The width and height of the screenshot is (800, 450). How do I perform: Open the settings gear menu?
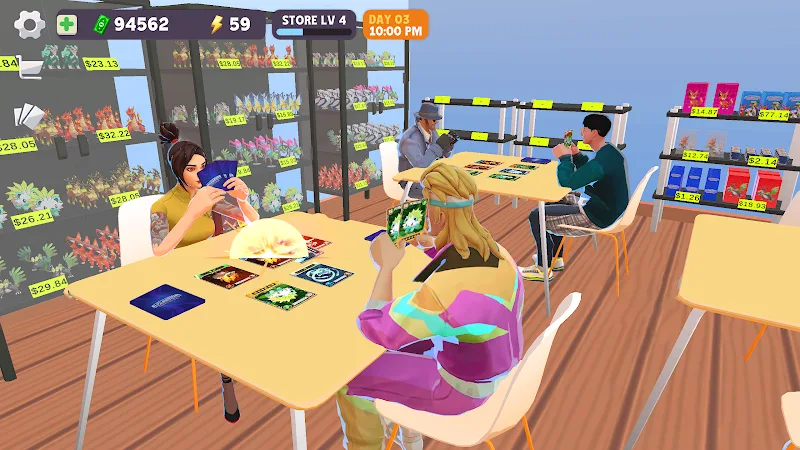point(30,25)
